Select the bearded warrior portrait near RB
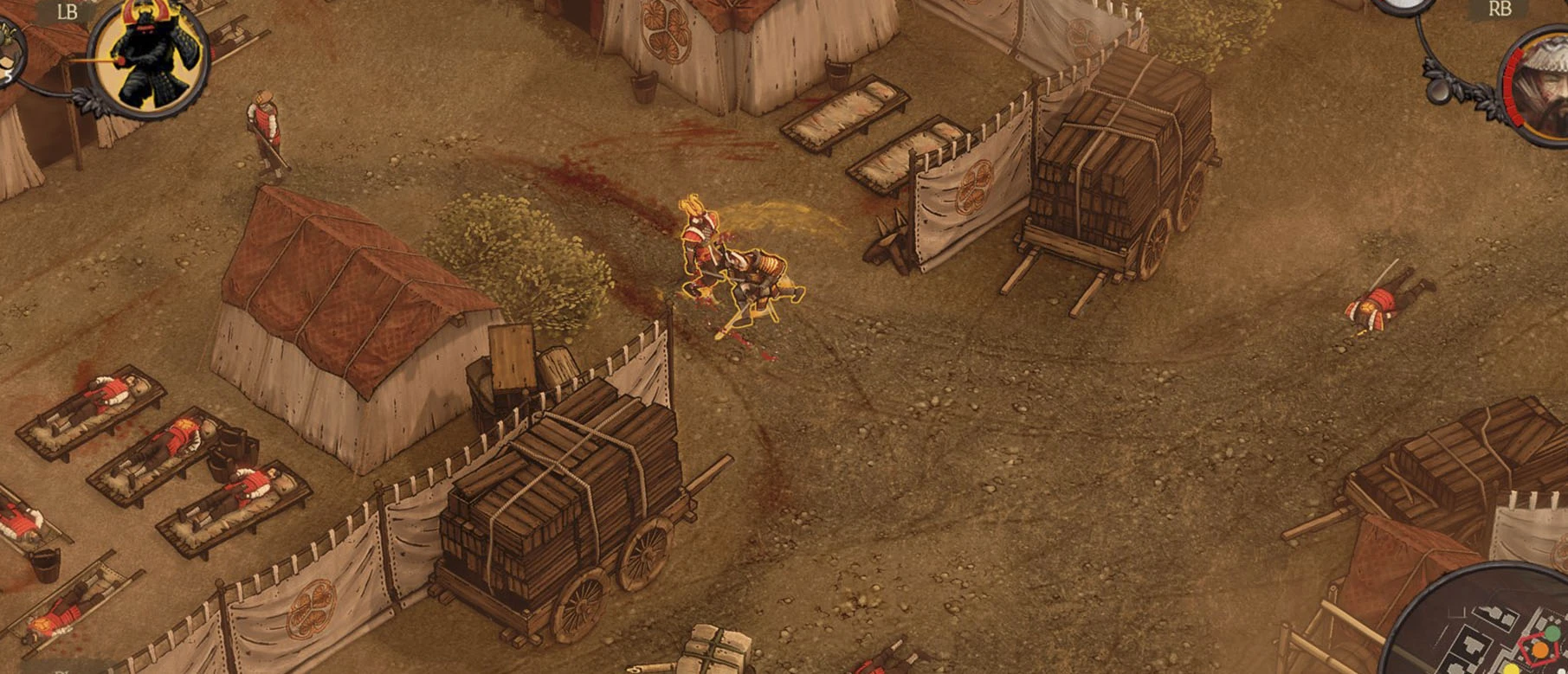This screenshot has width=1568, height=674. click(x=1550, y=87)
